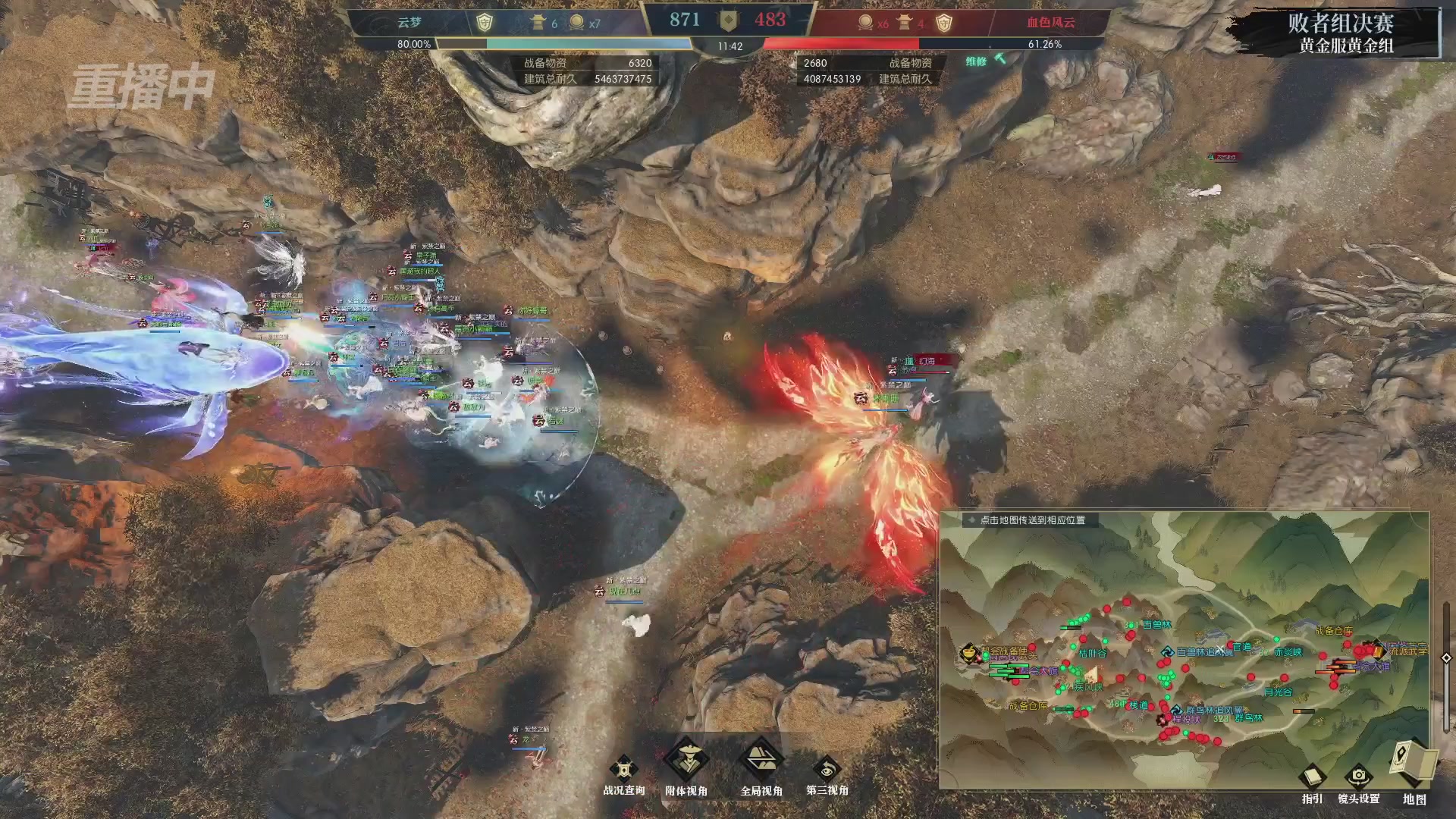Click the 栈道 map label
1456x819 pixels.
point(1139,705)
